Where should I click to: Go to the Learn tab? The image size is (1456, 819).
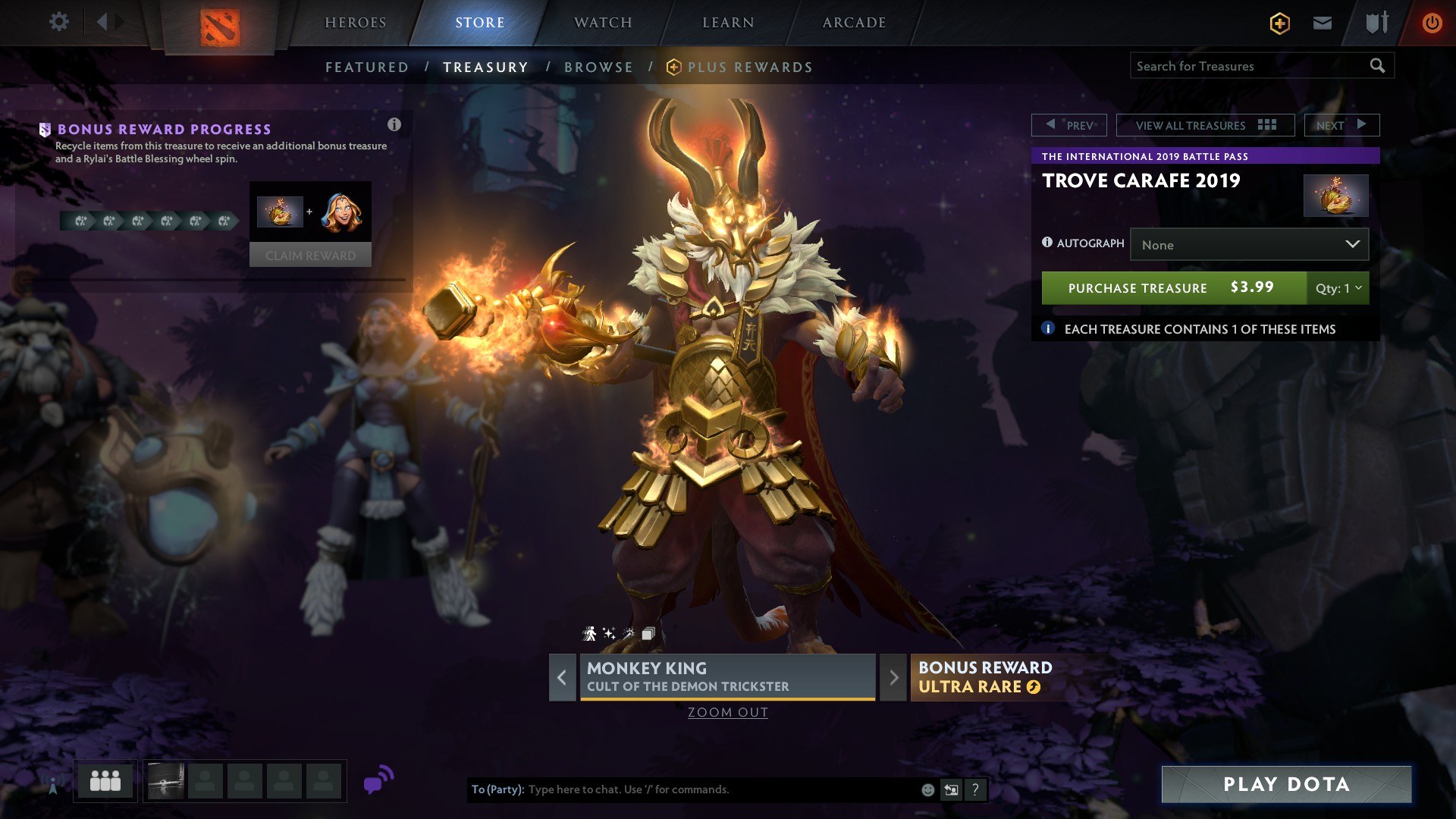[x=728, y=23]
